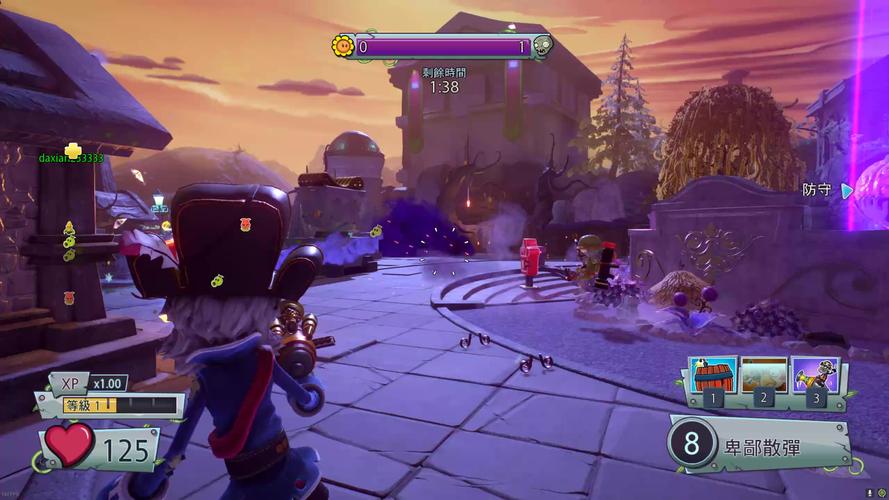This screenshot has width=889, height=500.
Task: Trigger the Cannon Rodeo ability in slot 3
Action: point(815,376)
